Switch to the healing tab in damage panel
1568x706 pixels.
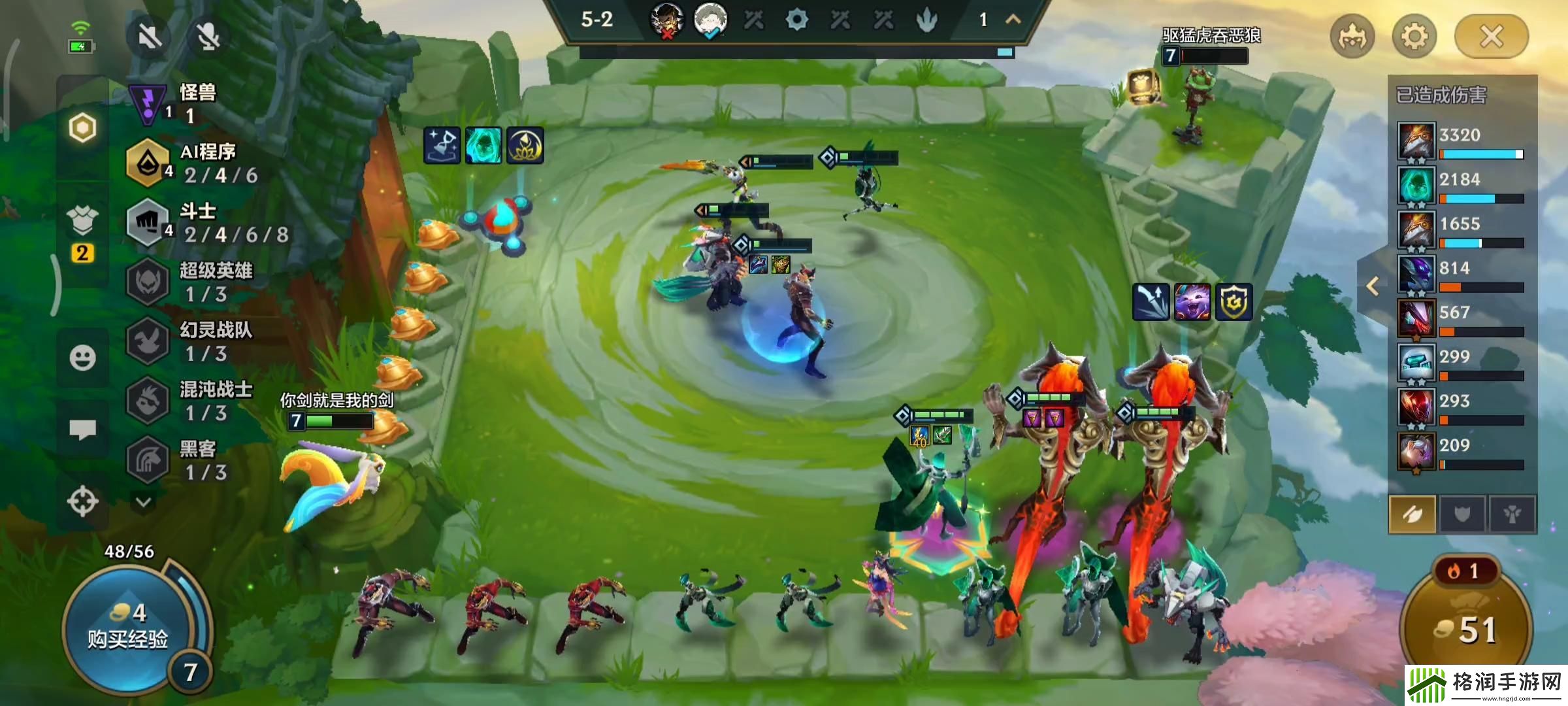(x=1512, y=514)
